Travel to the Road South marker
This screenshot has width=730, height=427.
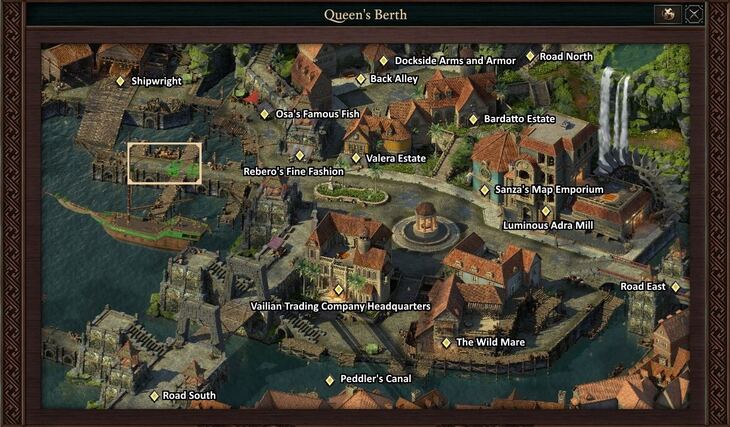(154, 396)
